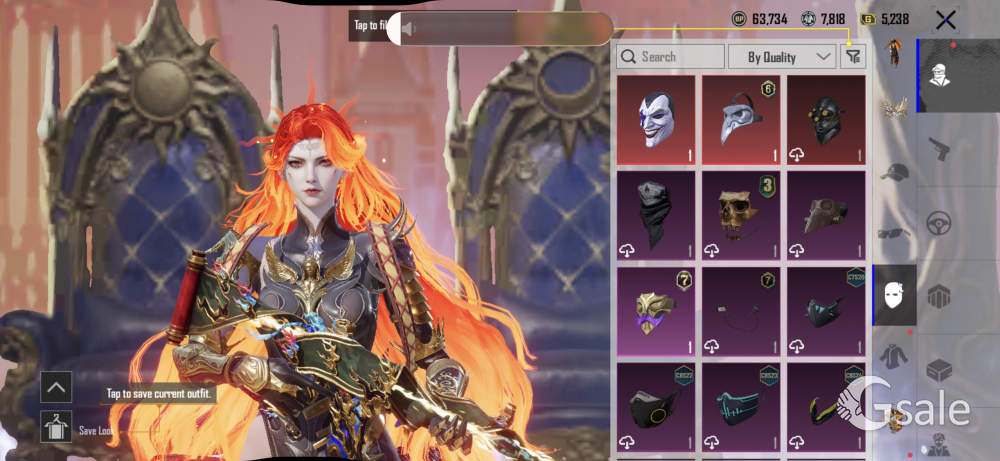Pick the black mask with yellow ring
The width and height of the screenshot is (1000, 461).
[x=656, y=407]
